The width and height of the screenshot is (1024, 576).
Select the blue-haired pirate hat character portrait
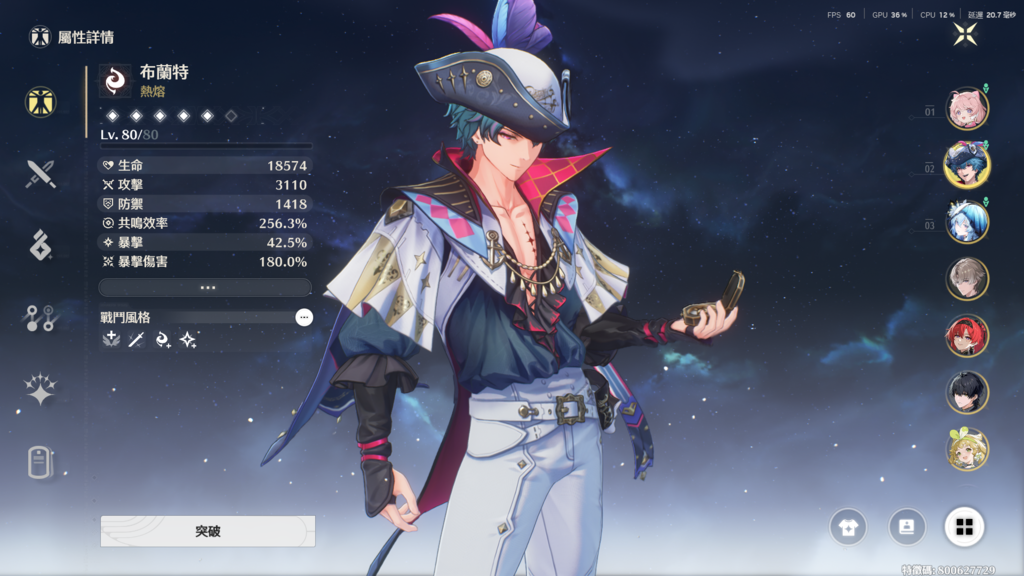click(x=967, y=165)
